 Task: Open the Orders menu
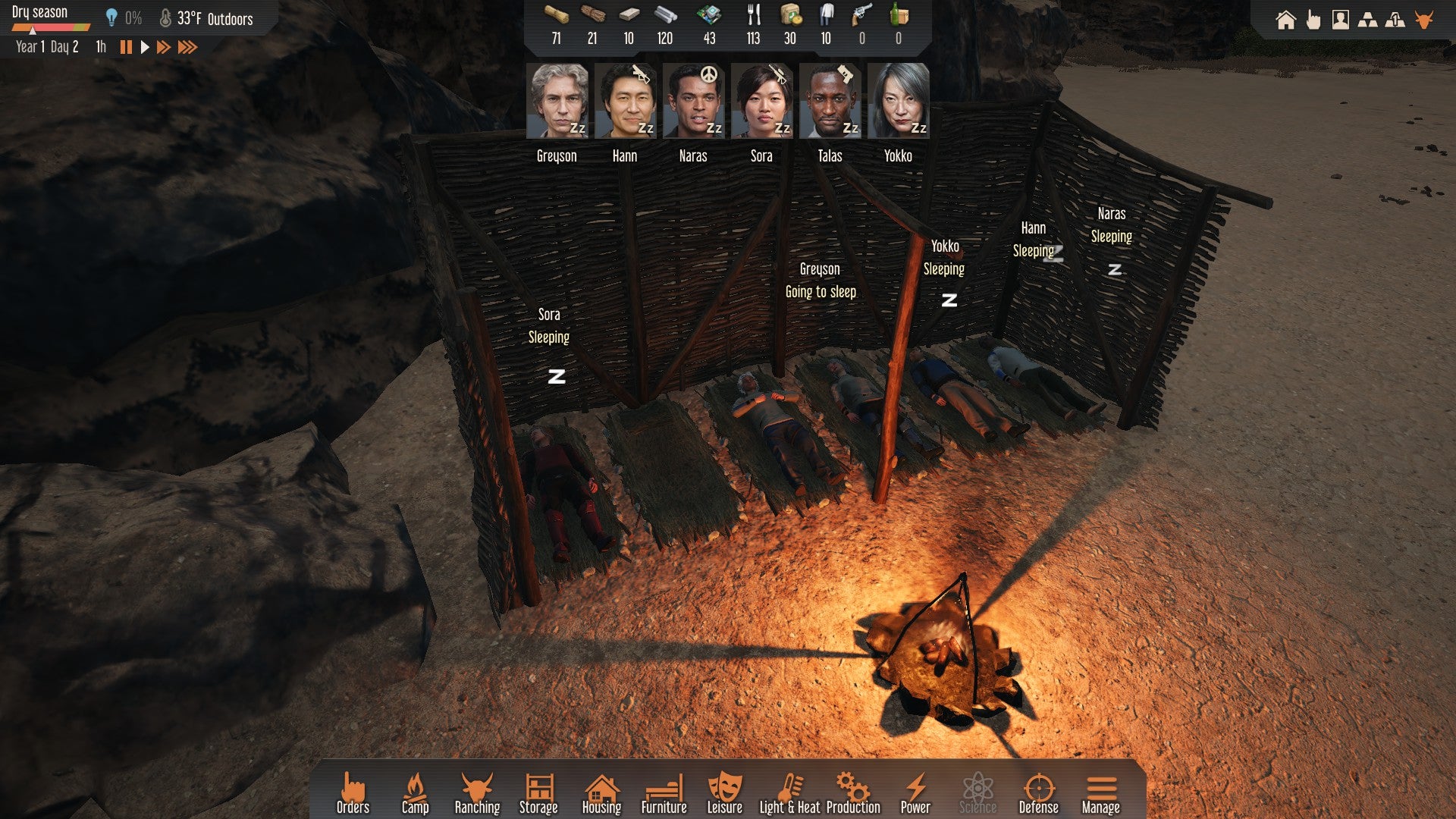tap(353, 793)
